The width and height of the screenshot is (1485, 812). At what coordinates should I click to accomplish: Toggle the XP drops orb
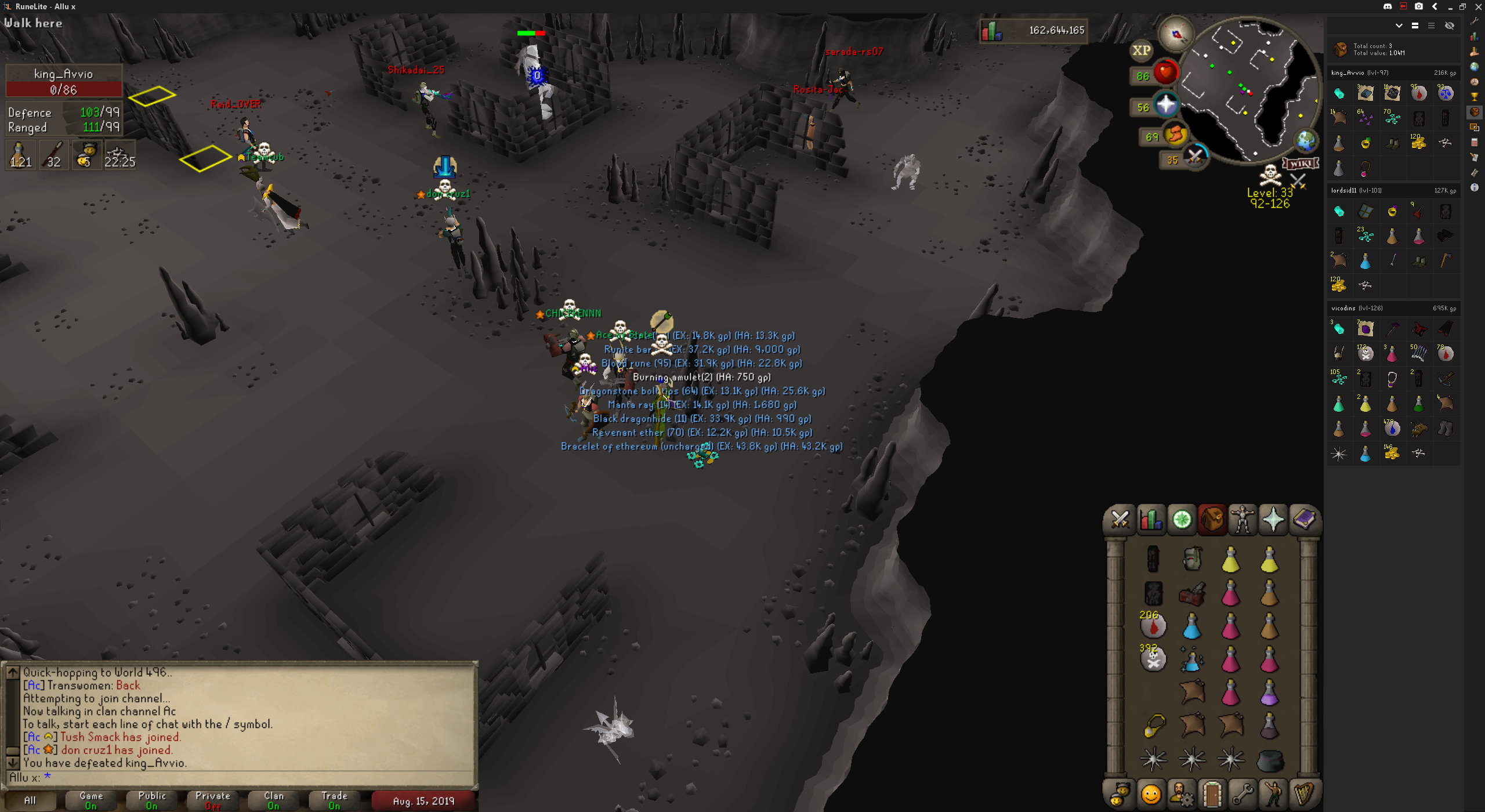[1141, 50]
